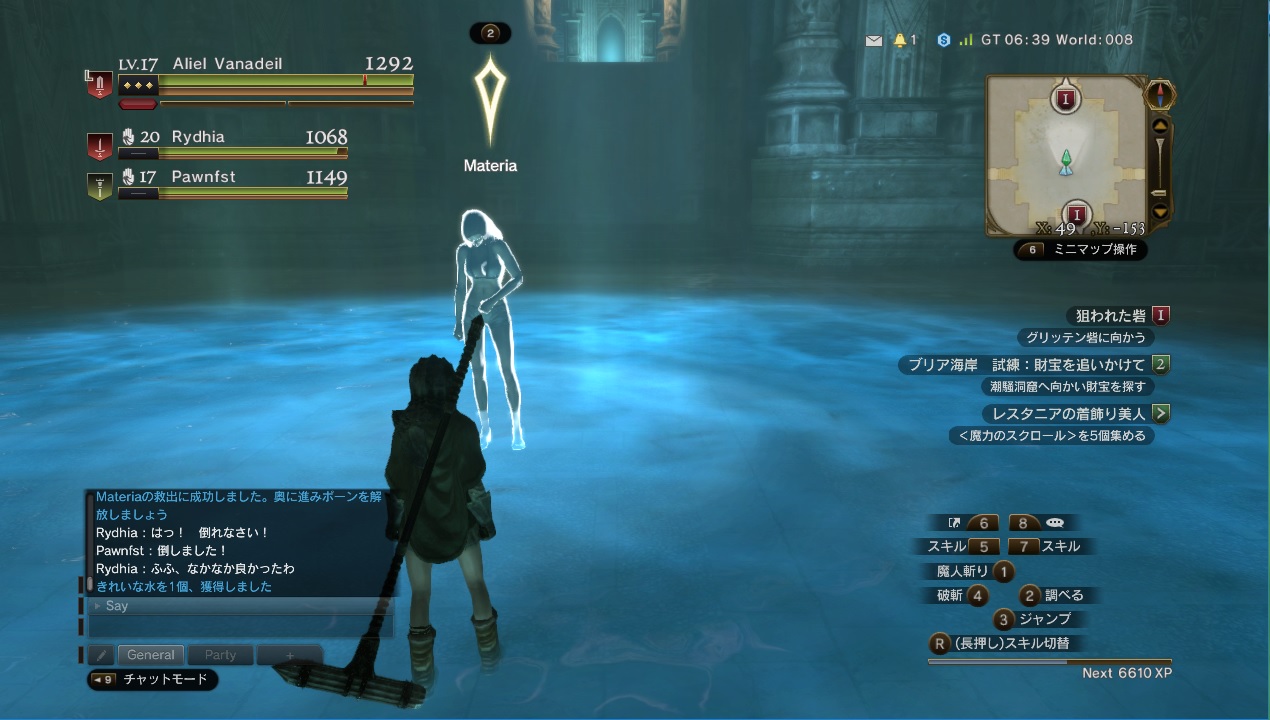
Task: Check the bell notification icon
Action: coord(900,40)
